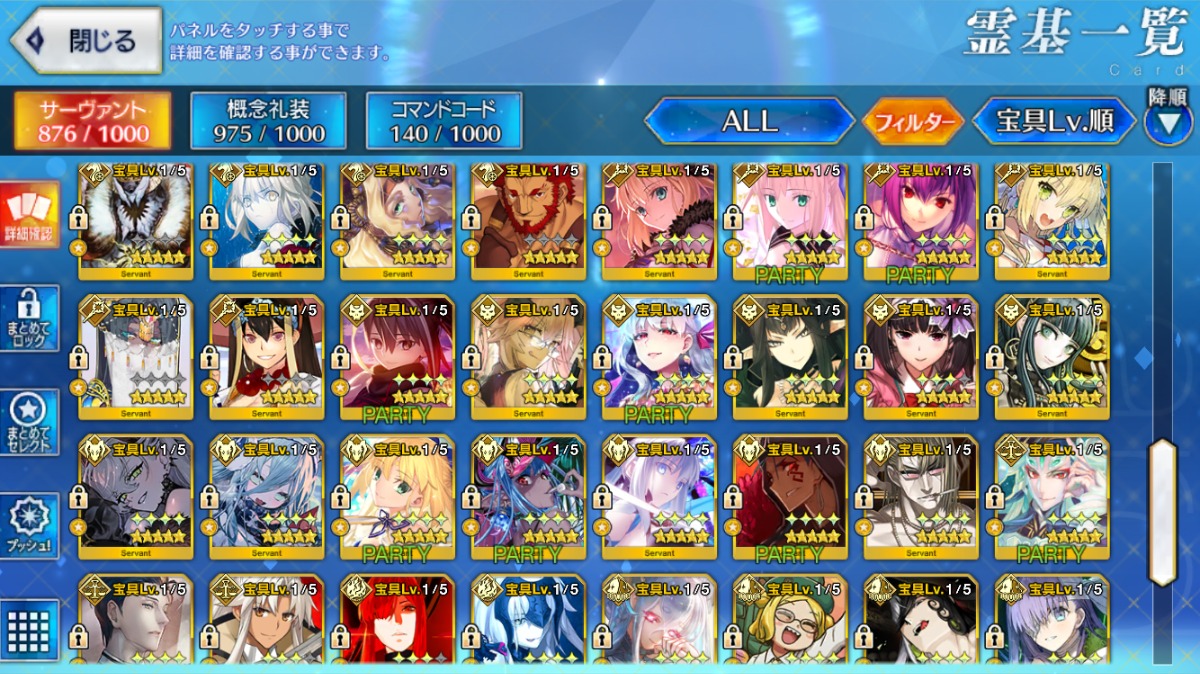Close the card list with 閉じる
1200x674 pixels.
pyautogui.click(x=85, y=41)
